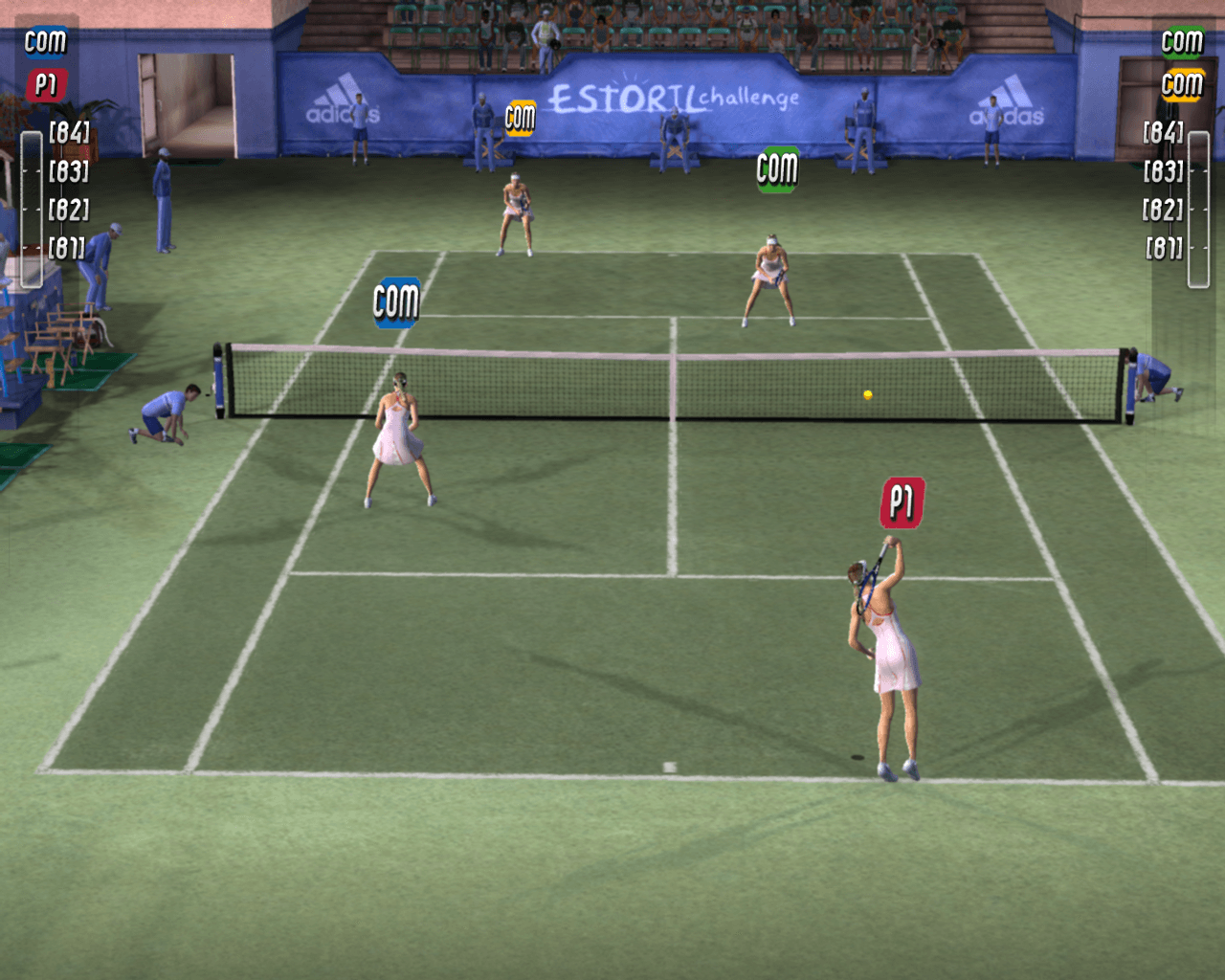Select the green COM marker above the receiving opponent
The width and height of the screenshot is (1225, 980).
click(776, 169)
